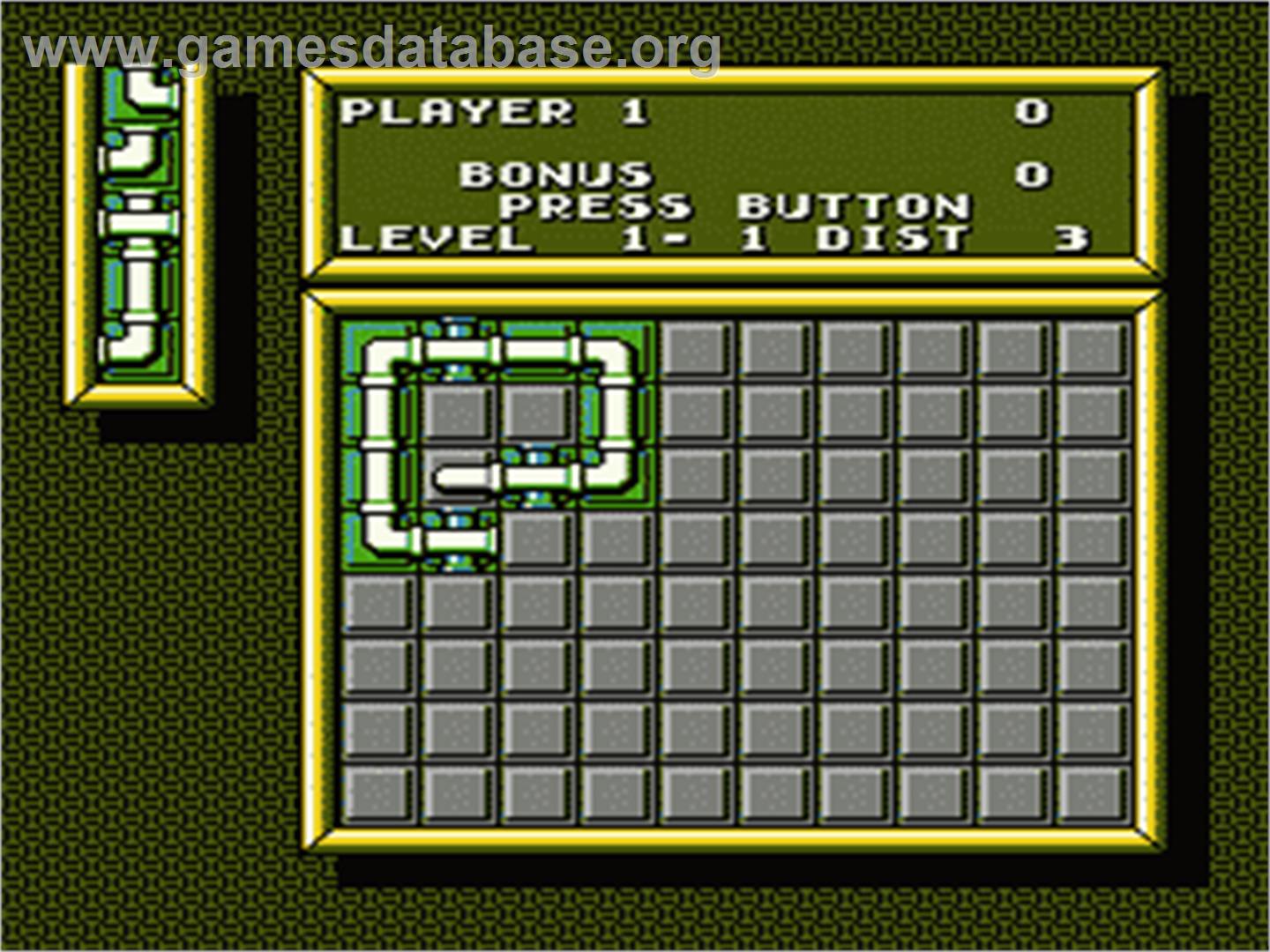This screenshot has height=952, width=1270.
Task: Select the BONUS score display
Action: [556, 175]
